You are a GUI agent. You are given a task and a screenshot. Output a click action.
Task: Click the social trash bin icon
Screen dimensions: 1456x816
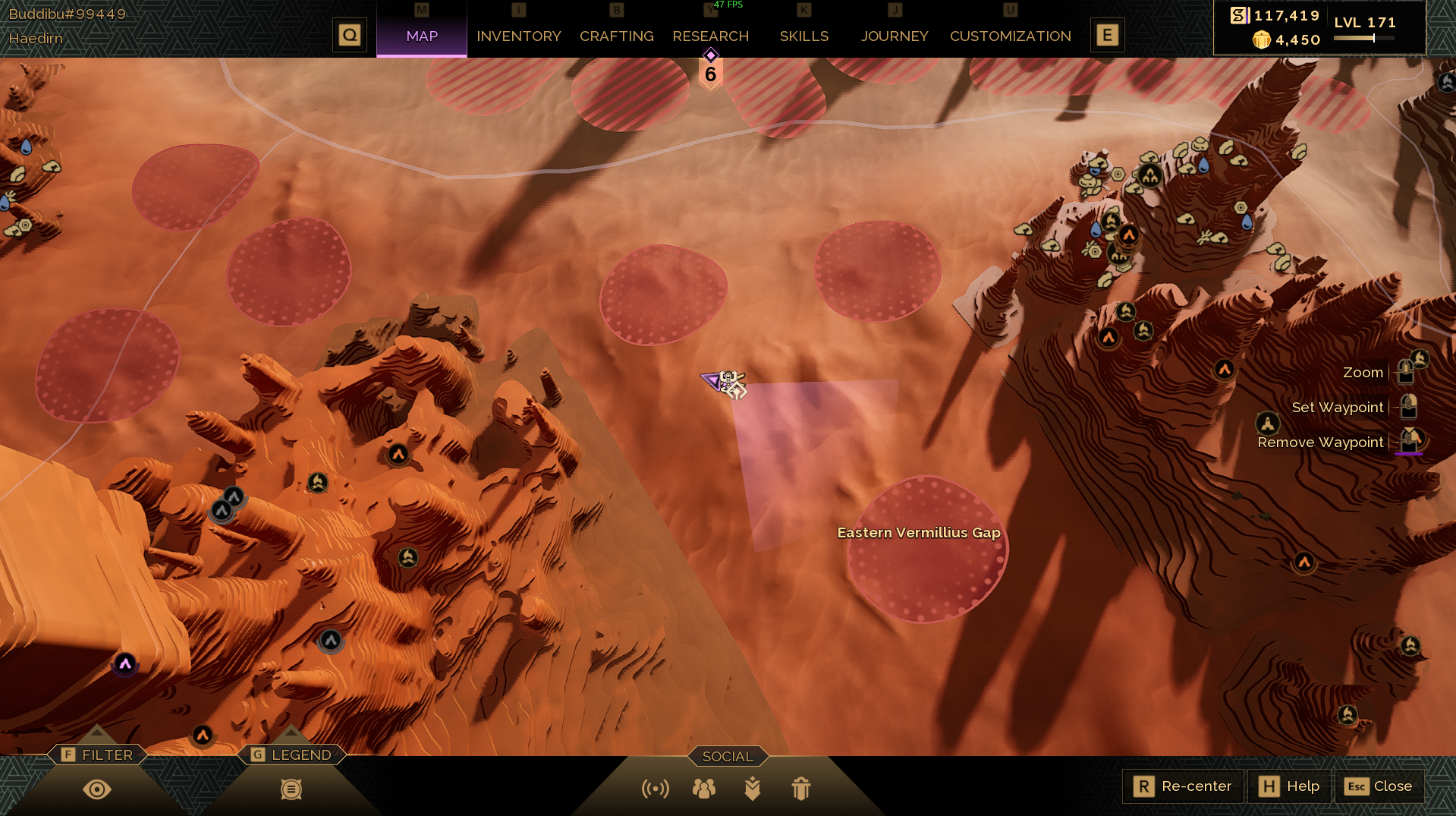[801, 789]
